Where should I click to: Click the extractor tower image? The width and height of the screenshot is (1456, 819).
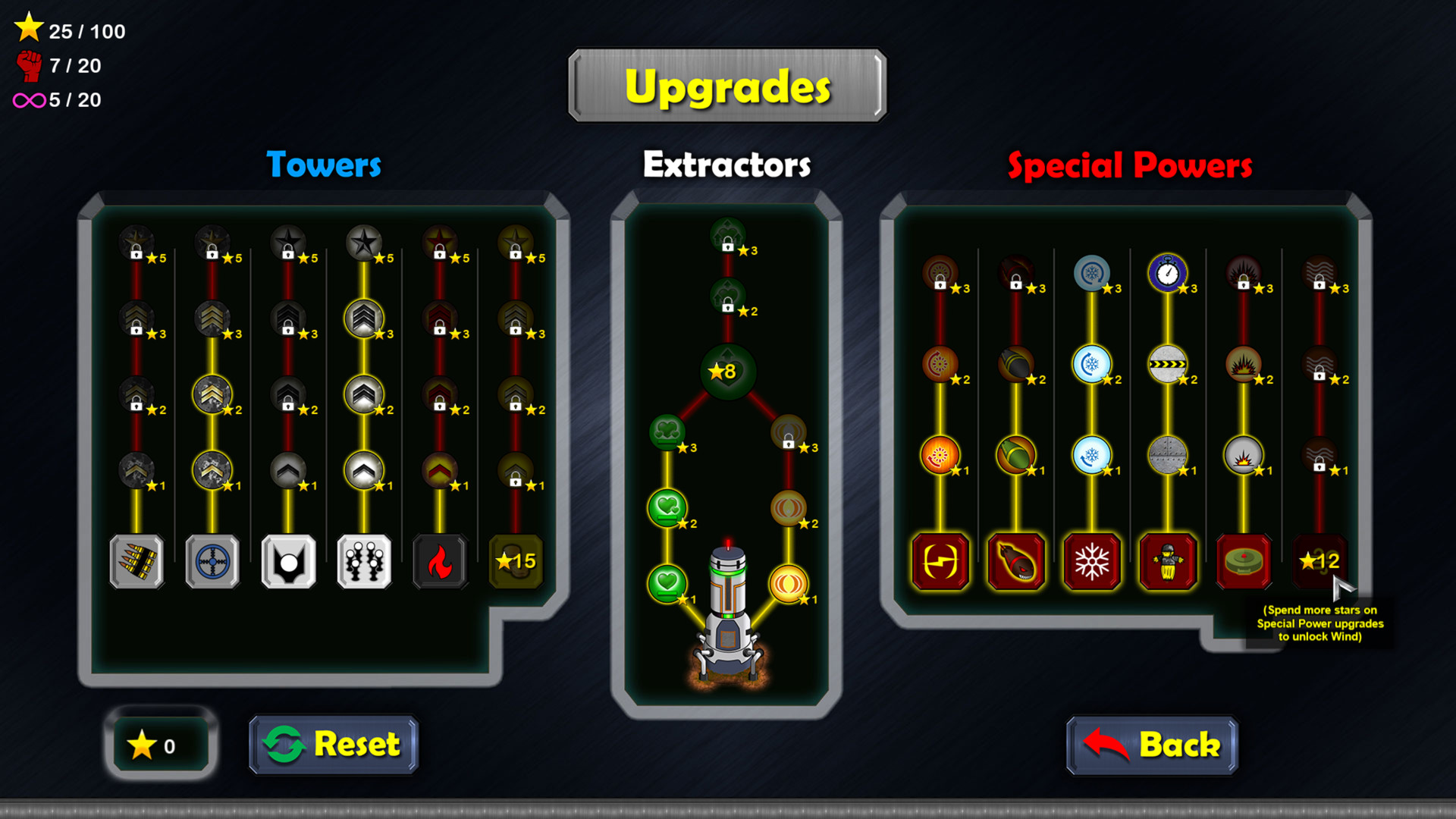click(729, 607)
